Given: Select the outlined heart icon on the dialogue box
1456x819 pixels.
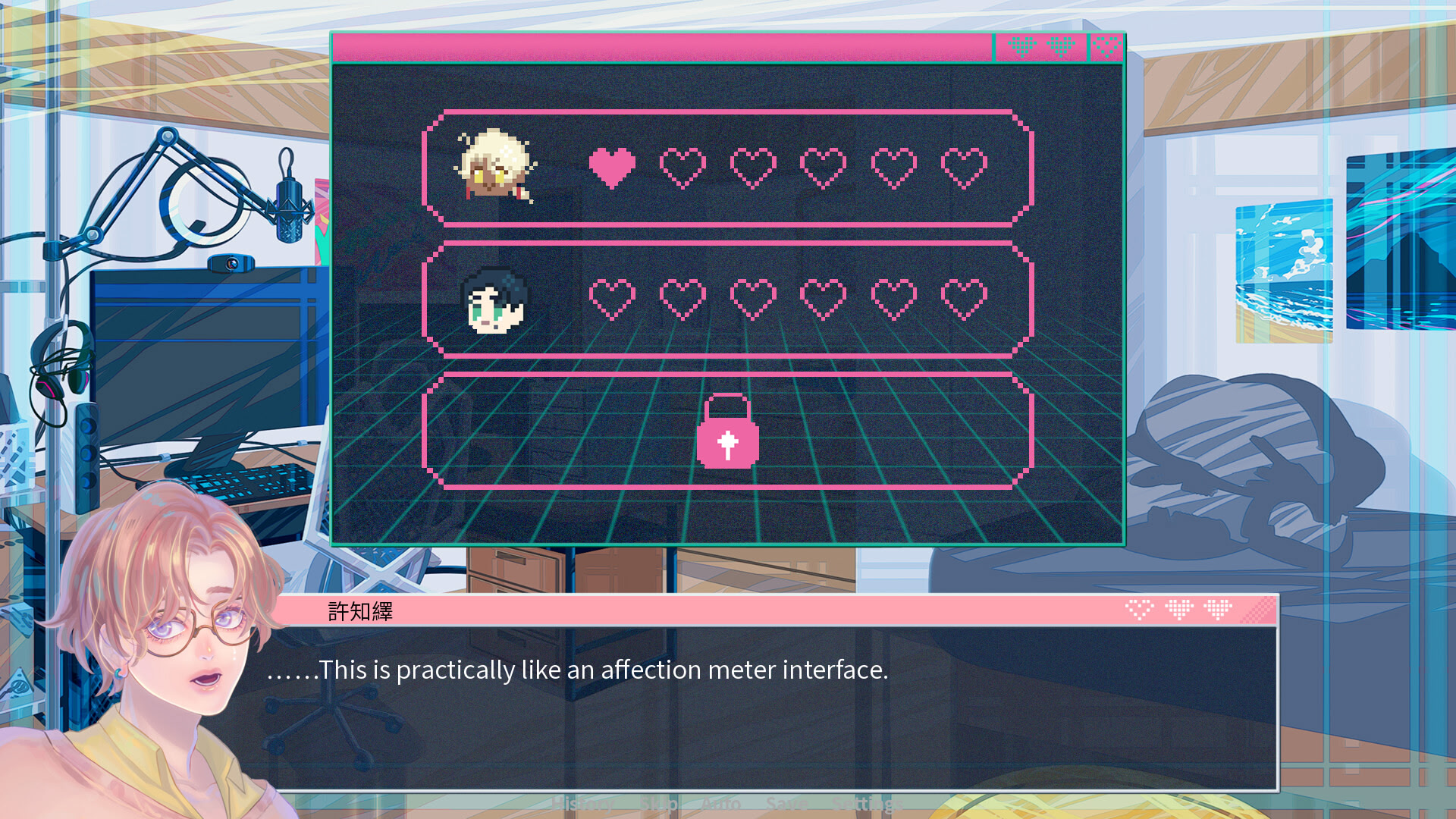Looking at the screenshot, I should coord(1139,610).
